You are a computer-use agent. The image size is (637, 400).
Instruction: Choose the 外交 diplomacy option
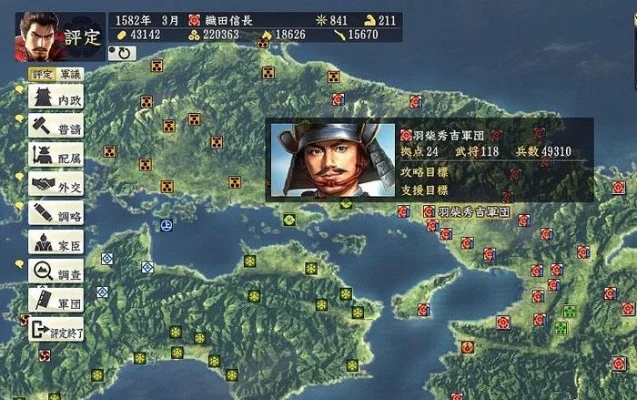pos(56,184)
